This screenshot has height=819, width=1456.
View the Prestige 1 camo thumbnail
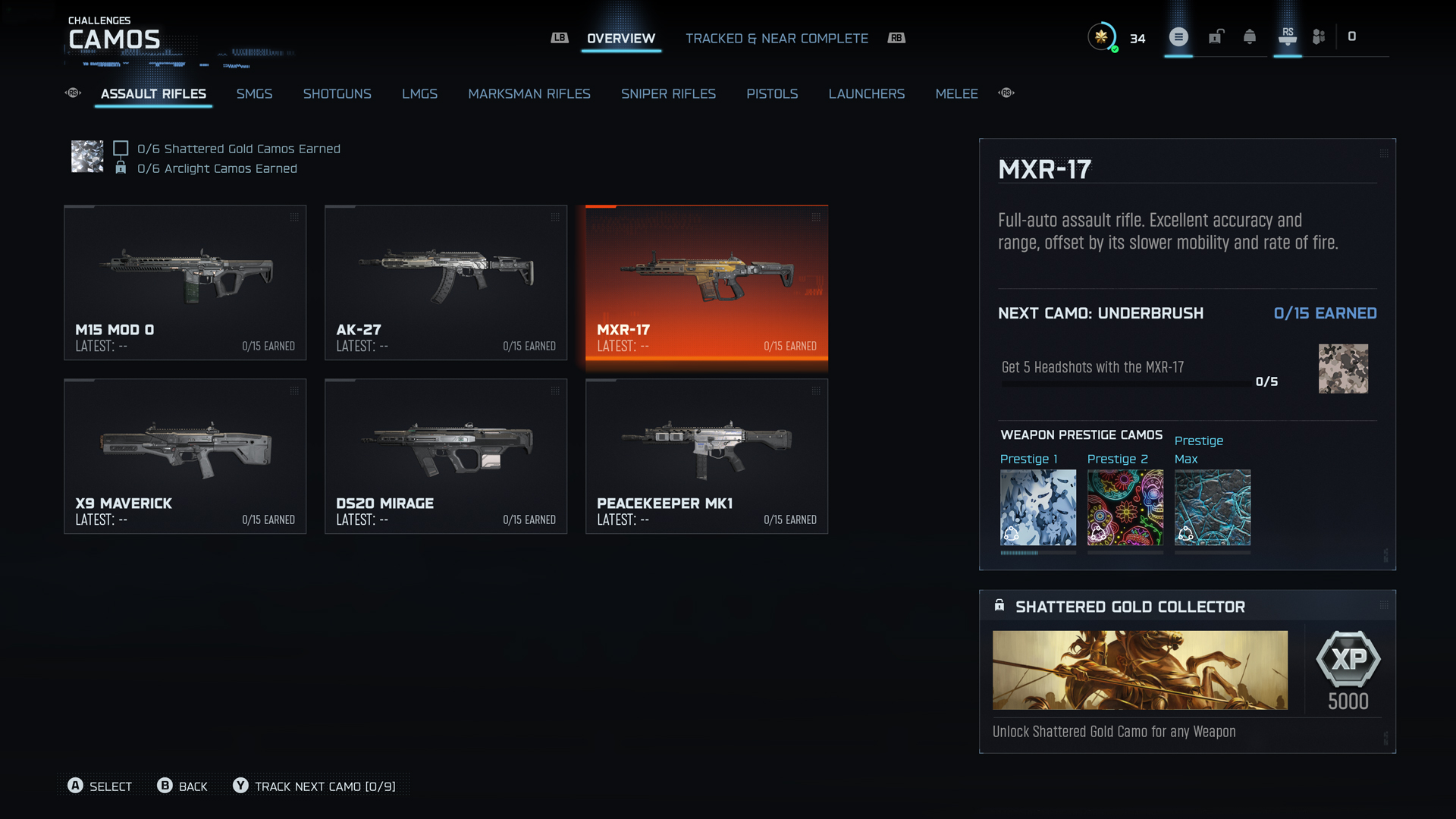click(1037, 507)
